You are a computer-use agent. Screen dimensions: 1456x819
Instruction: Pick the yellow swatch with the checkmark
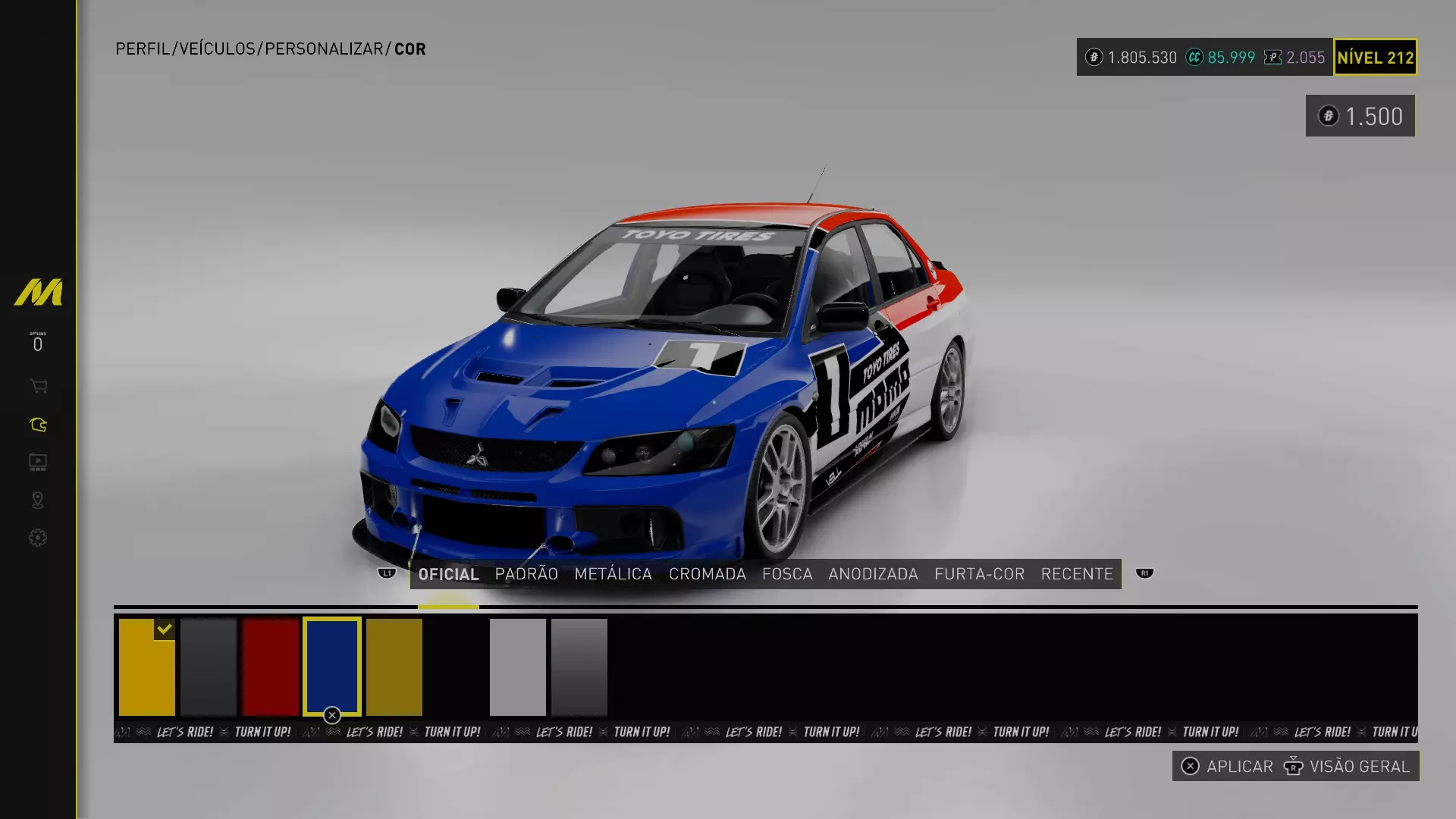pos(146,667)
